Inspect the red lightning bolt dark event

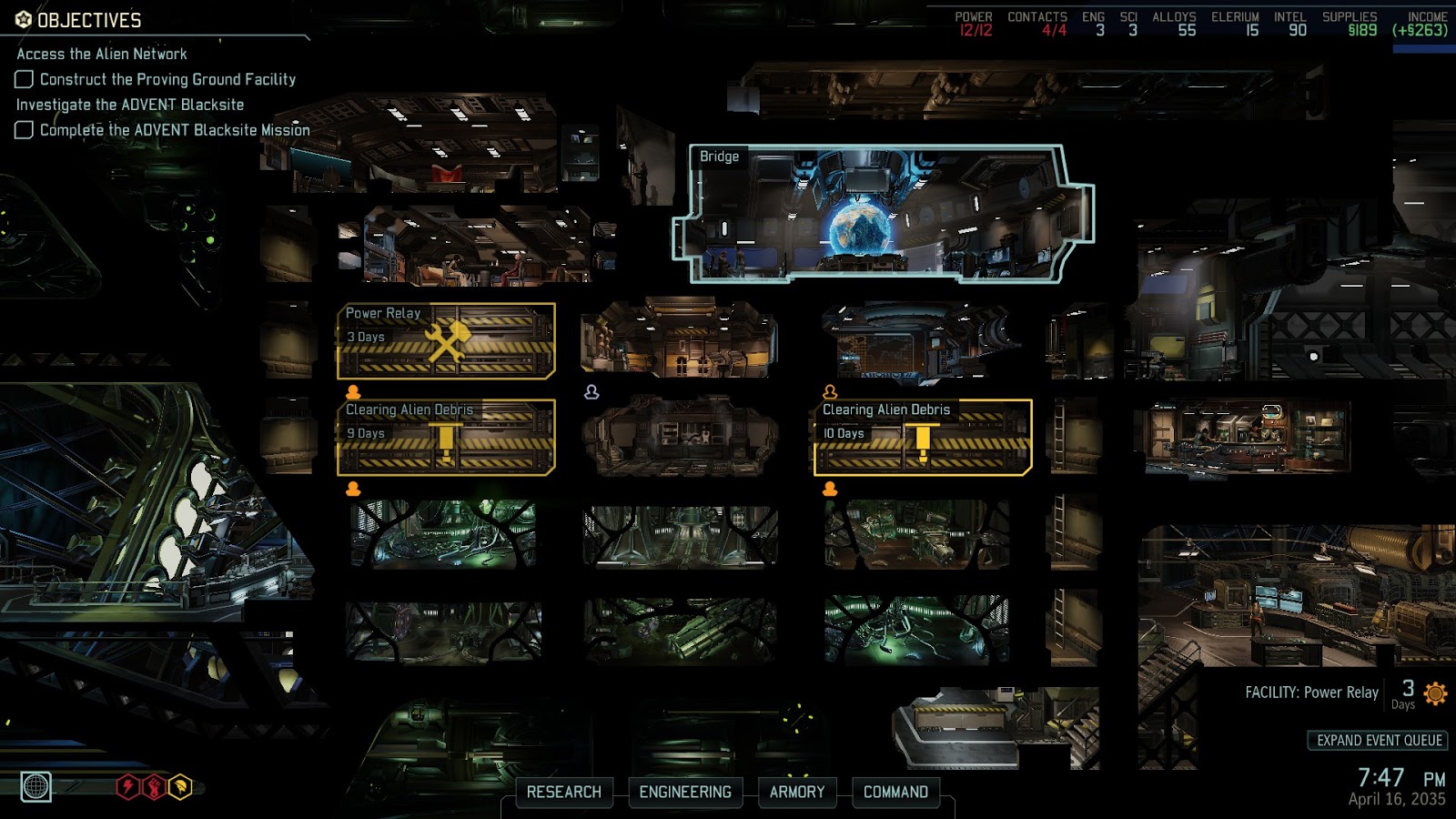128,786
